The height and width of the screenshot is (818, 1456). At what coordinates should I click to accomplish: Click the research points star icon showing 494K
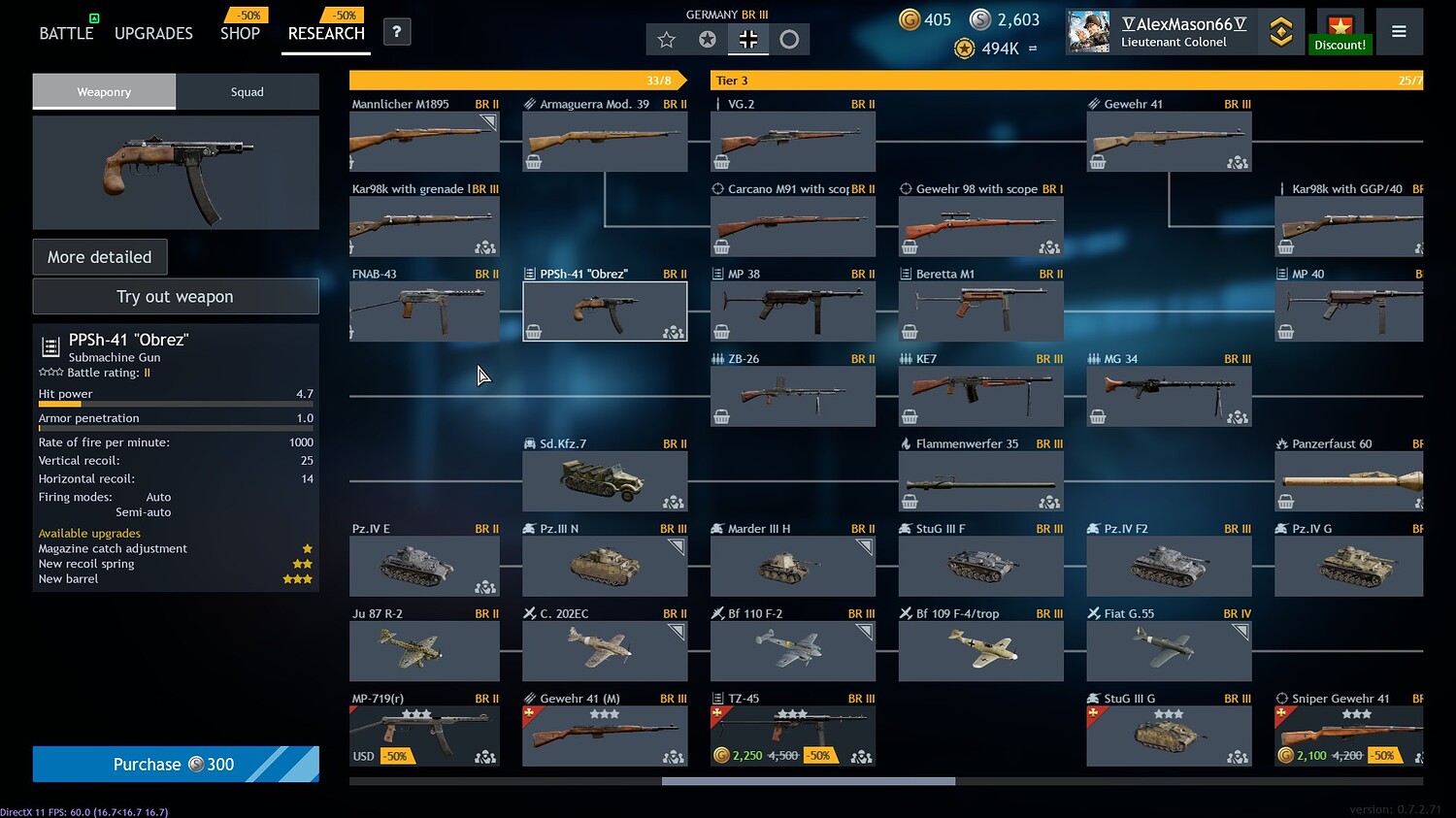(x=963, y=47)
